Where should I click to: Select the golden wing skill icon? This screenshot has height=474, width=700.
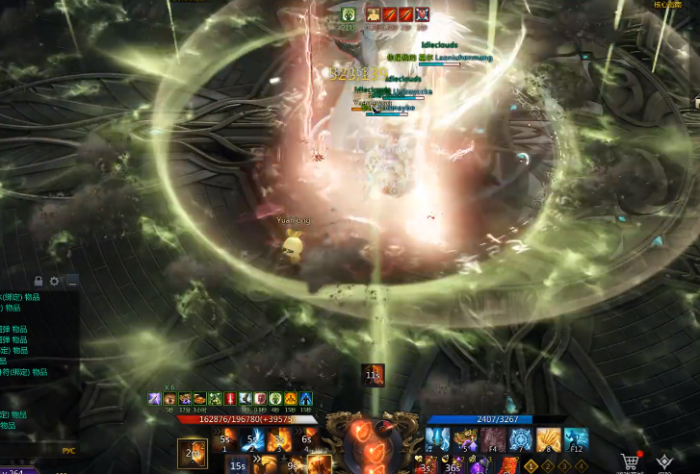(548, 439)
